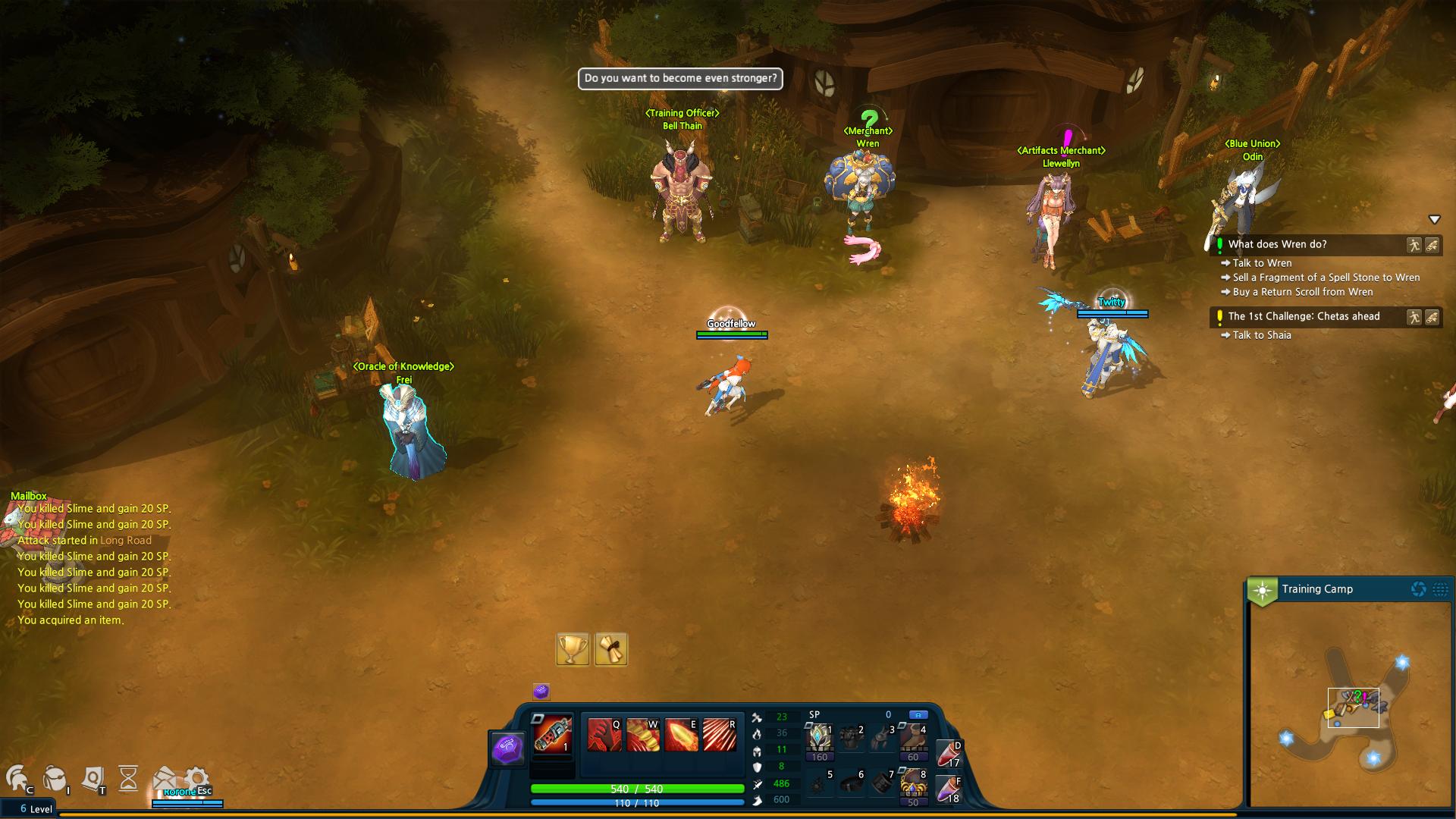Use the E fiery bullet skill

(x=680, y=735)
